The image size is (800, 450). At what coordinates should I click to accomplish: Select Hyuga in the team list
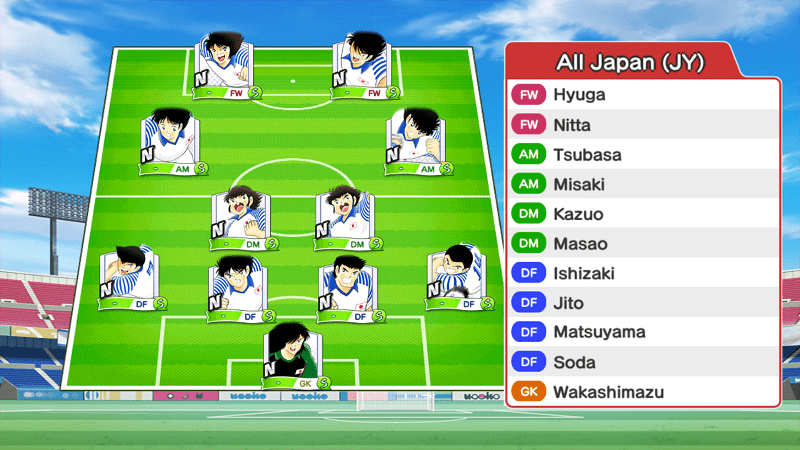point(642,96)
